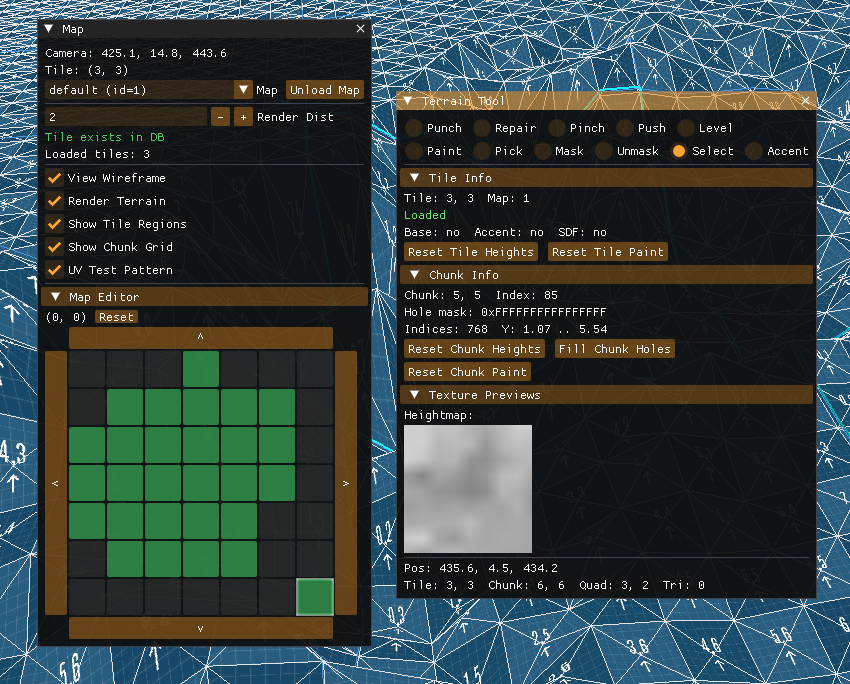Viewport: 850px width, 684px height.
Task: Increase render distance with plus button
Action: click(x=243, y=117)
